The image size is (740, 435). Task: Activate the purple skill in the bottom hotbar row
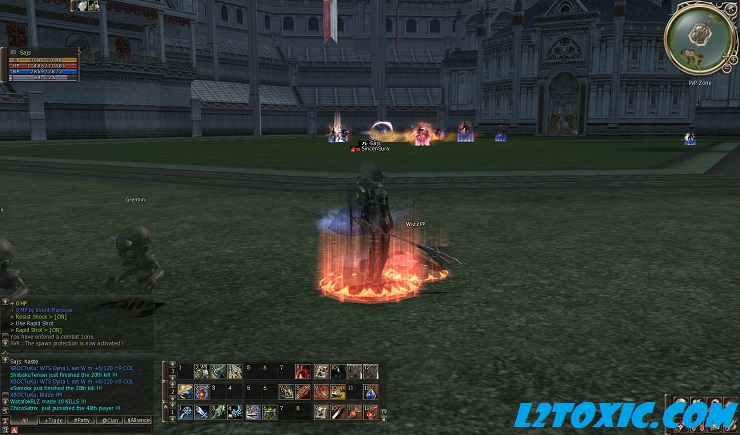tap(253, 411)
